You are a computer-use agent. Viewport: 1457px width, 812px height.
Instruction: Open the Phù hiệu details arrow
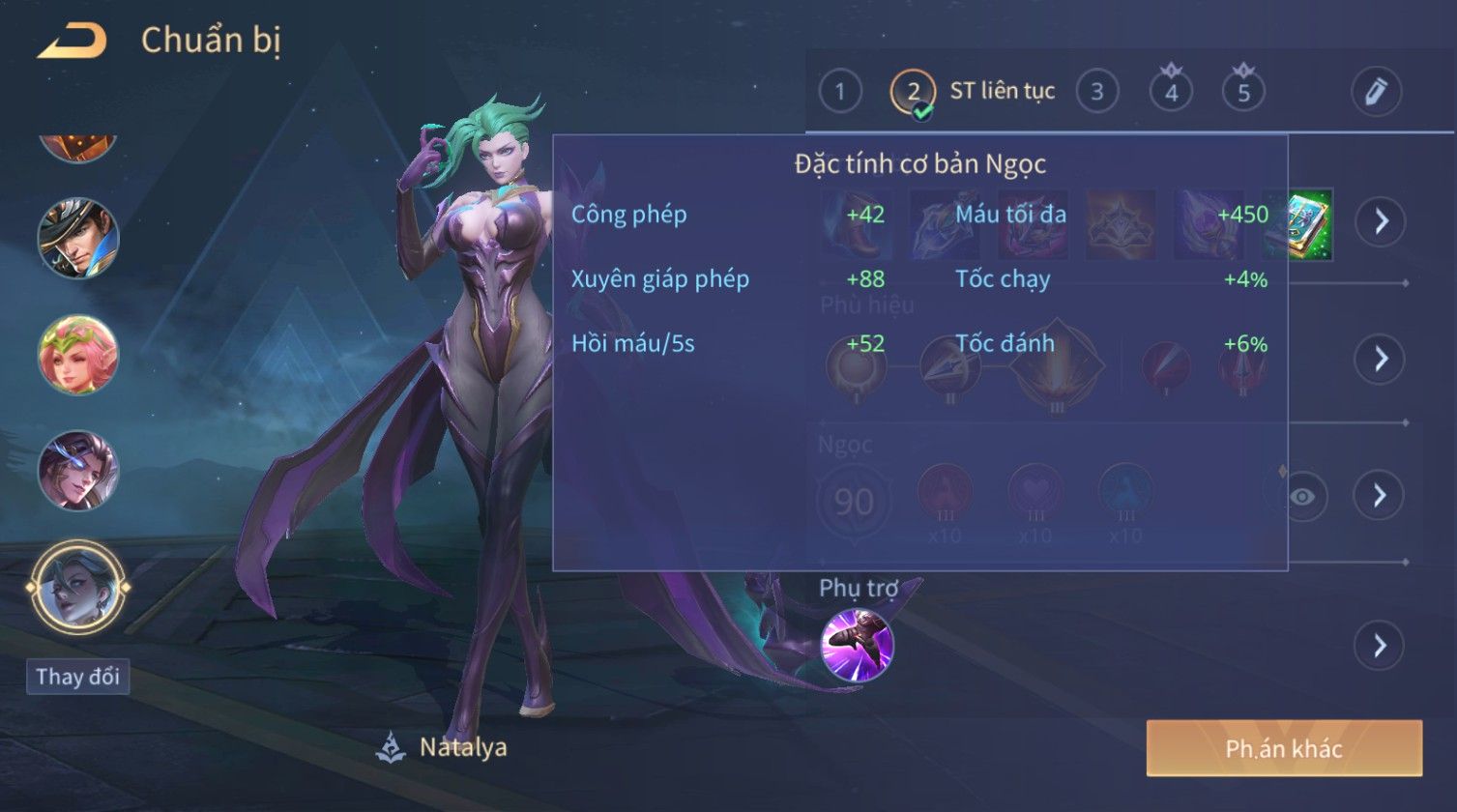click(x=1380, y=360)
